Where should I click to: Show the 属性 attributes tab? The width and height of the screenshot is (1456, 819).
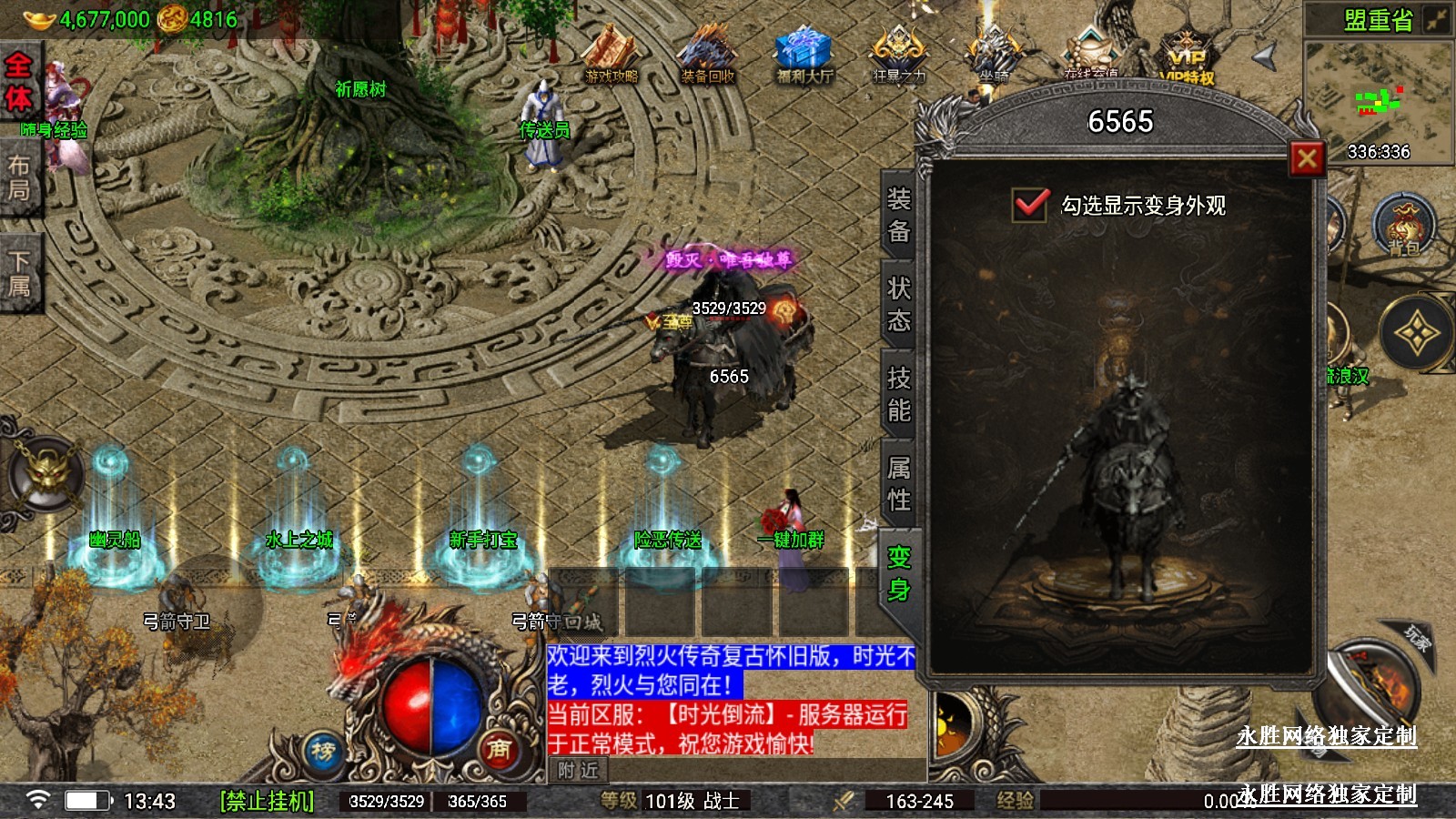(x=899, y=483)
